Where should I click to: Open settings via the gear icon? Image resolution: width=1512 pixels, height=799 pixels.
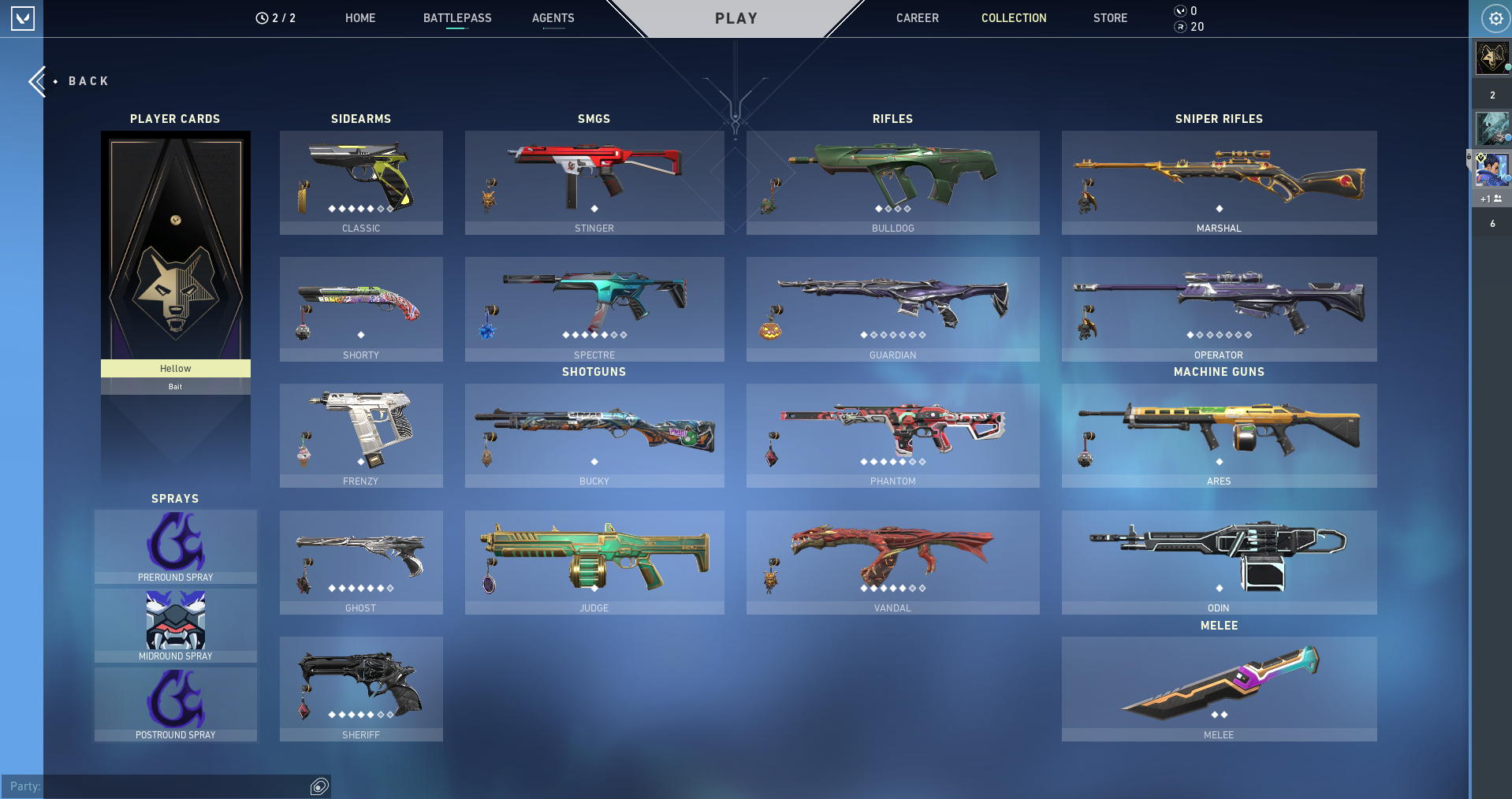click(1495, 18)
